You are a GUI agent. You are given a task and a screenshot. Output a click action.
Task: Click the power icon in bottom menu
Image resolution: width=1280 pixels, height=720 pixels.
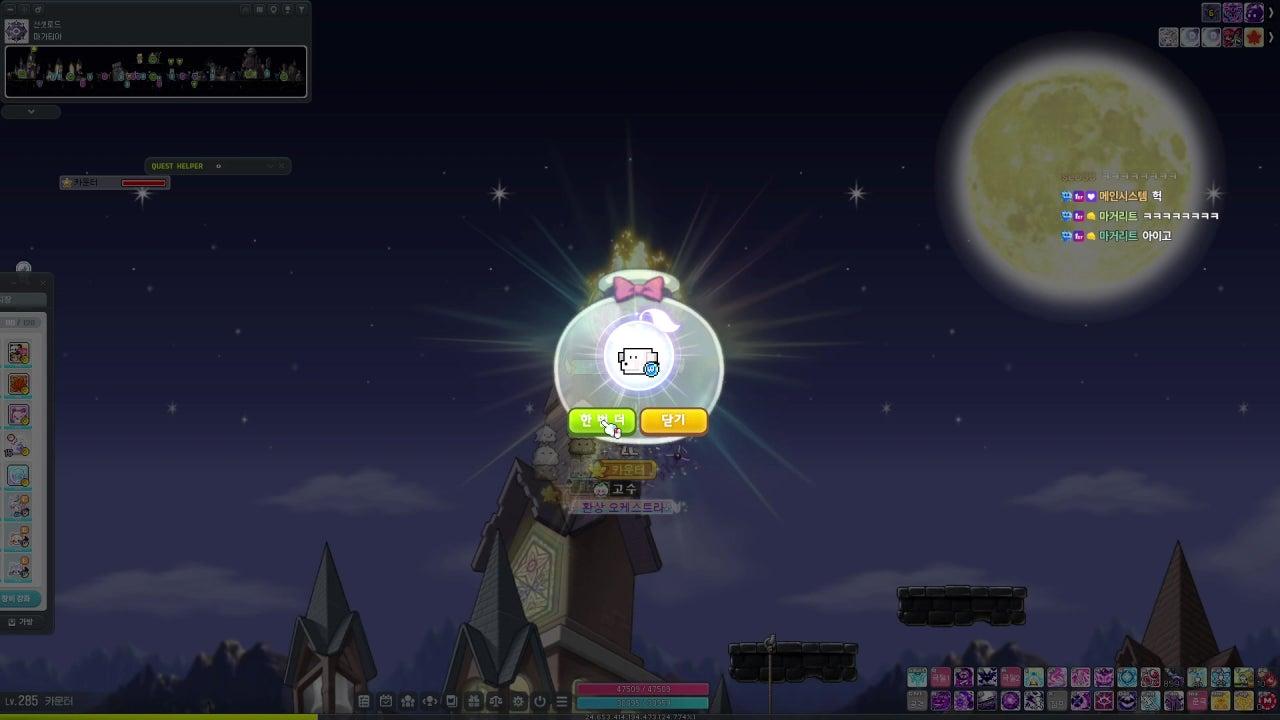[541, 702]
